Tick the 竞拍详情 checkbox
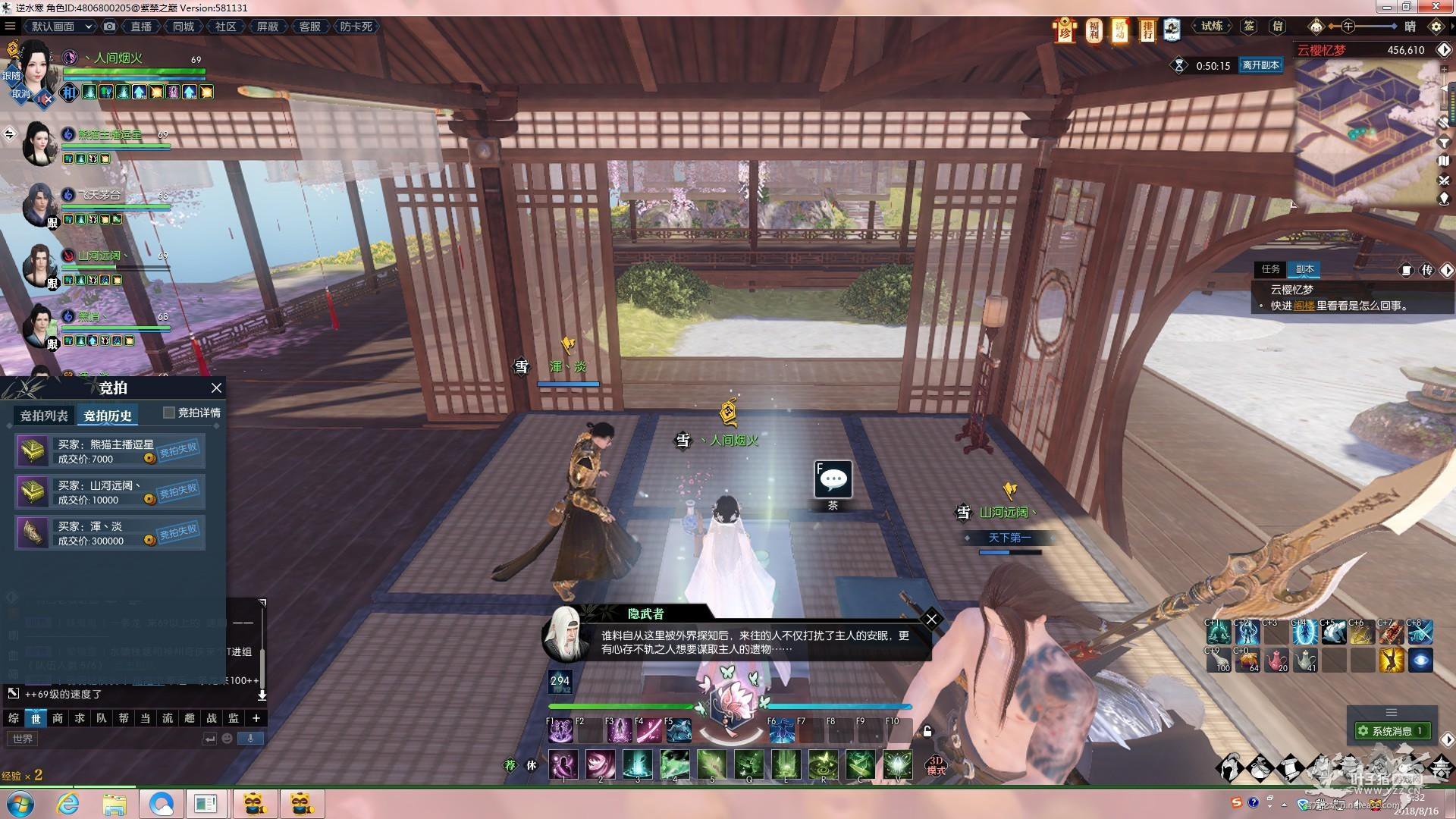This screenshot has height=819, width=1456. 169,413
